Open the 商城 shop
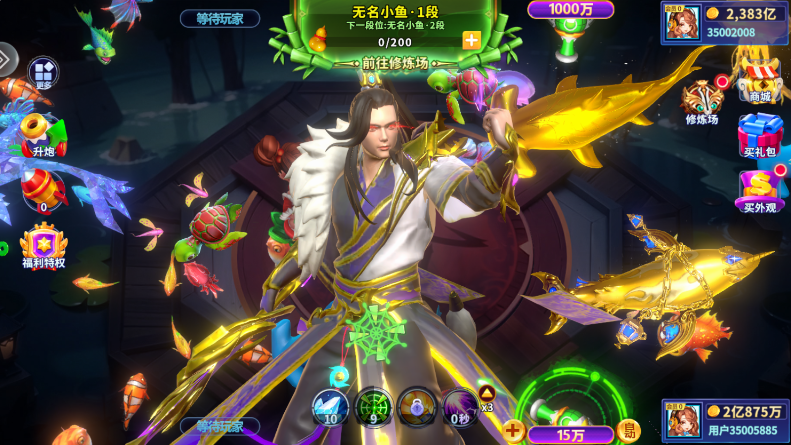 pos(760,78)
